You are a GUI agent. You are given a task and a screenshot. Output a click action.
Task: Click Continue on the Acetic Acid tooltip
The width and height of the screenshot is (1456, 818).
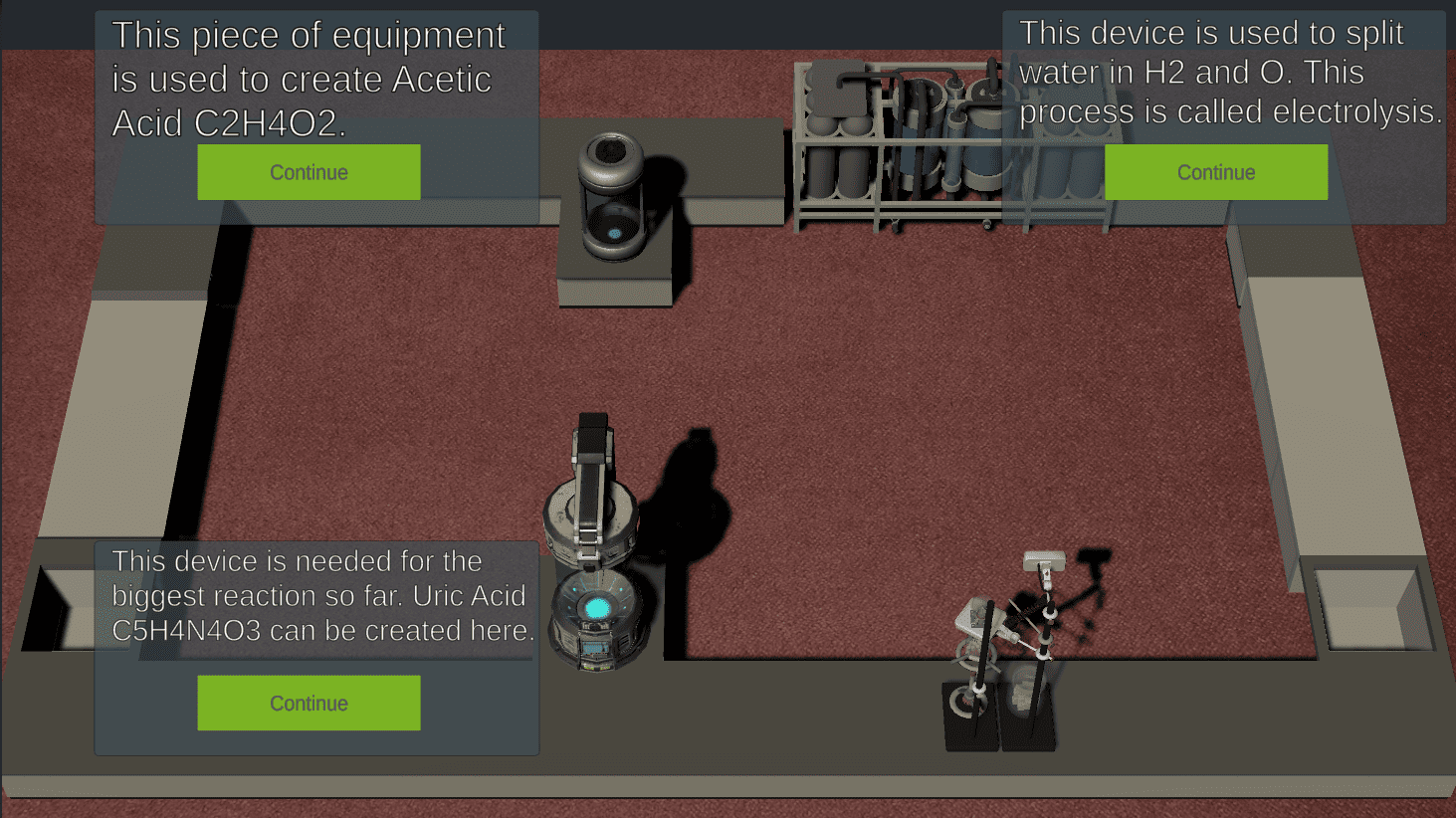309,171
